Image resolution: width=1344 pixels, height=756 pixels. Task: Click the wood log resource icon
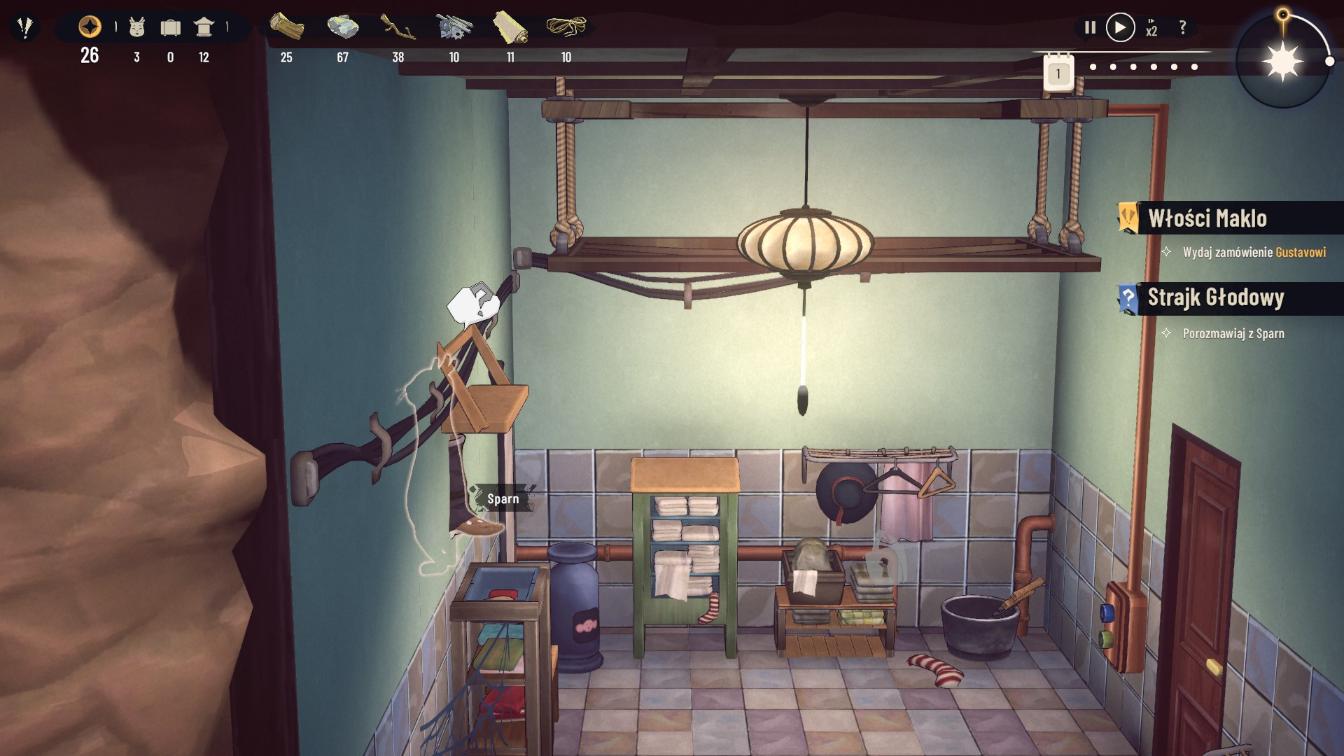[286, 27]
